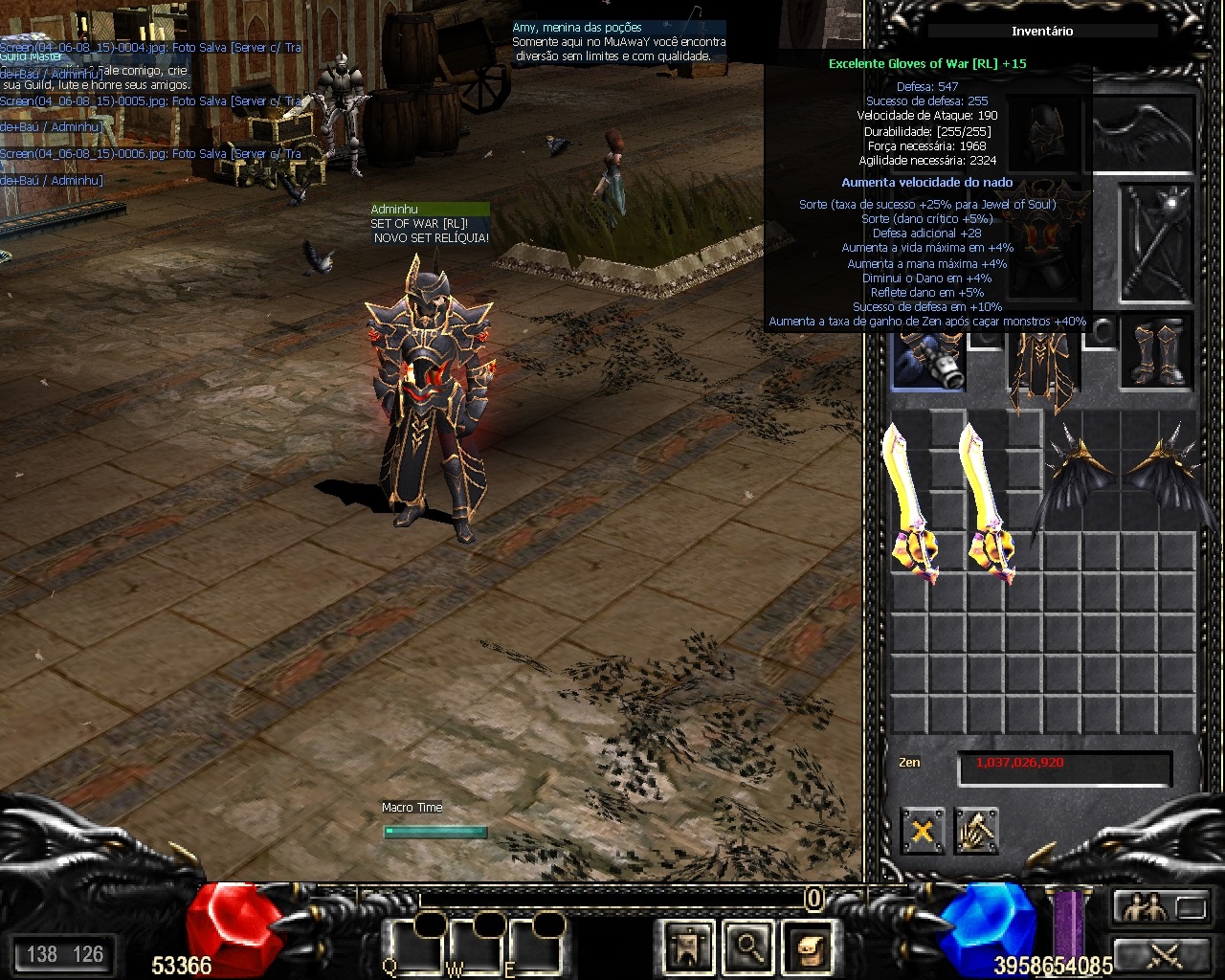Activate the hammer repair button
Image resolution: width=1225 pixels, height=980 pixels.
pyautogui.click(x=976, y=830)
